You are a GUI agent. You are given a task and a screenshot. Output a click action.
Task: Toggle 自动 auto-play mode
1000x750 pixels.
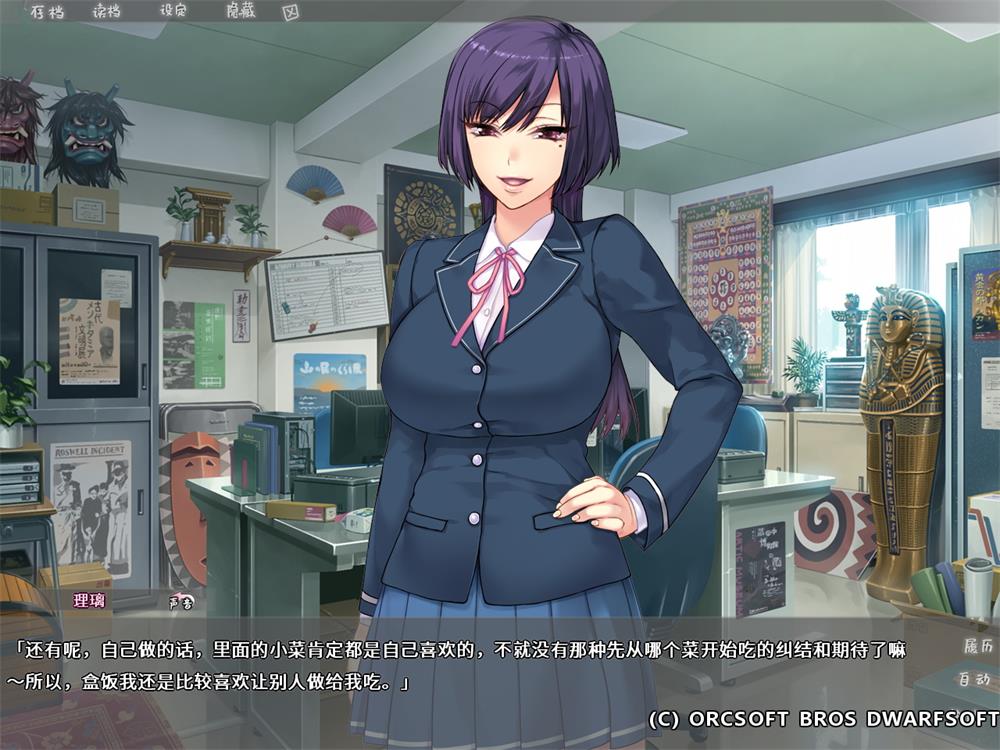pyautogui.click(x=975, y=679)
